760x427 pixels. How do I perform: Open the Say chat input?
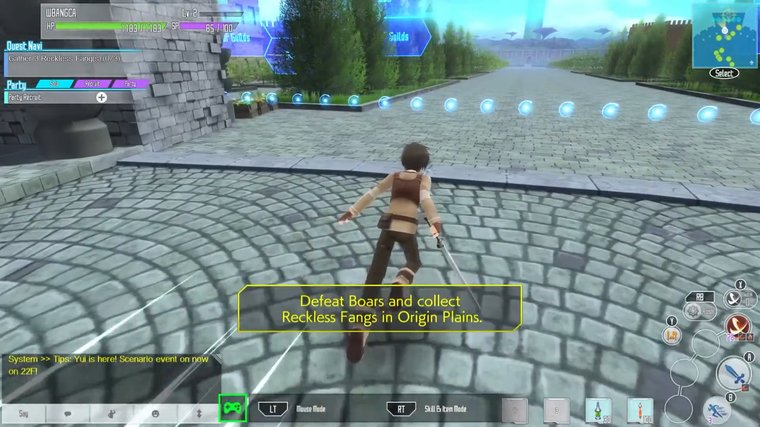click(23, 411)
